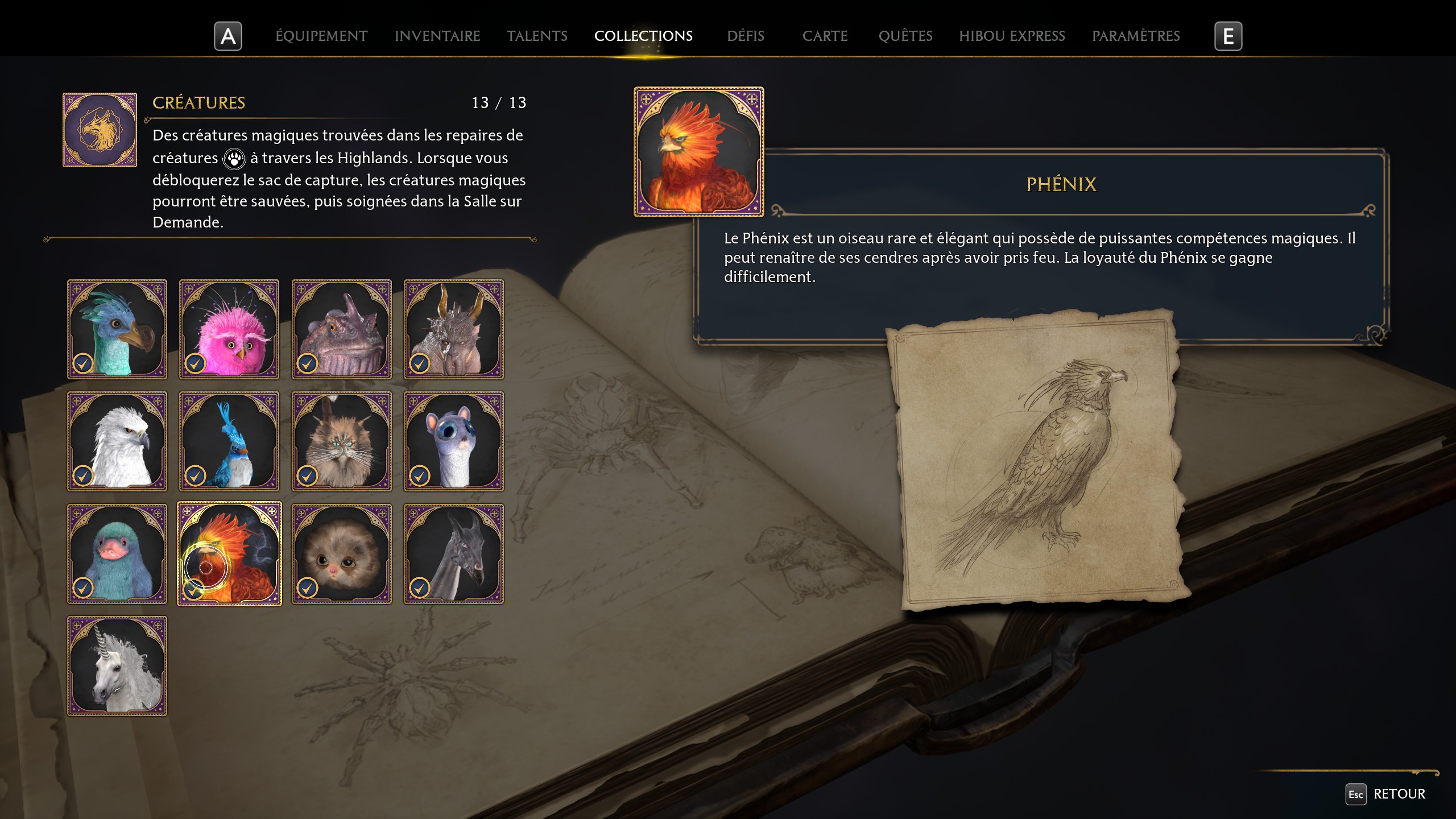View the Graphorn collection entry

(453, 329)
